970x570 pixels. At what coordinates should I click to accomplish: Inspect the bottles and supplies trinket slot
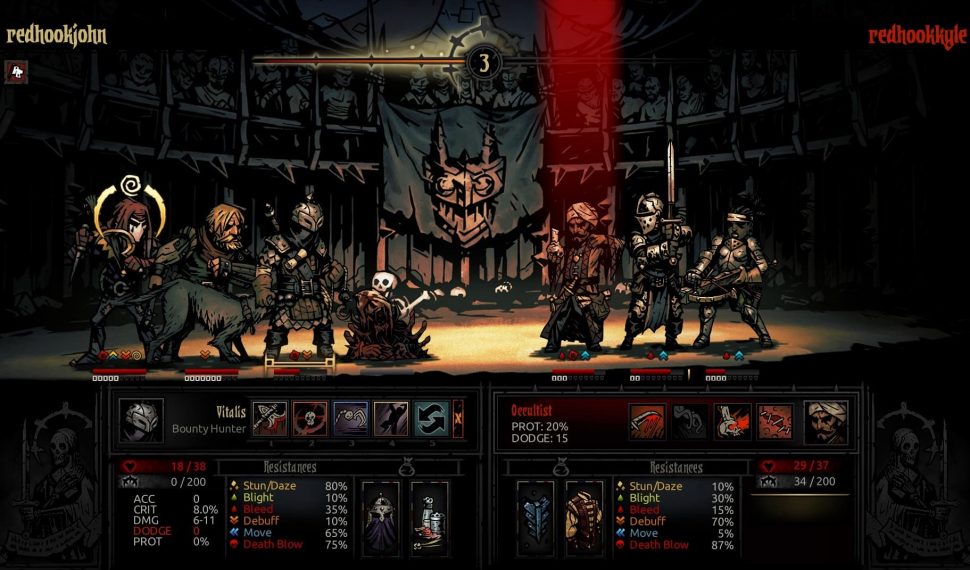[x=429, y=516]
